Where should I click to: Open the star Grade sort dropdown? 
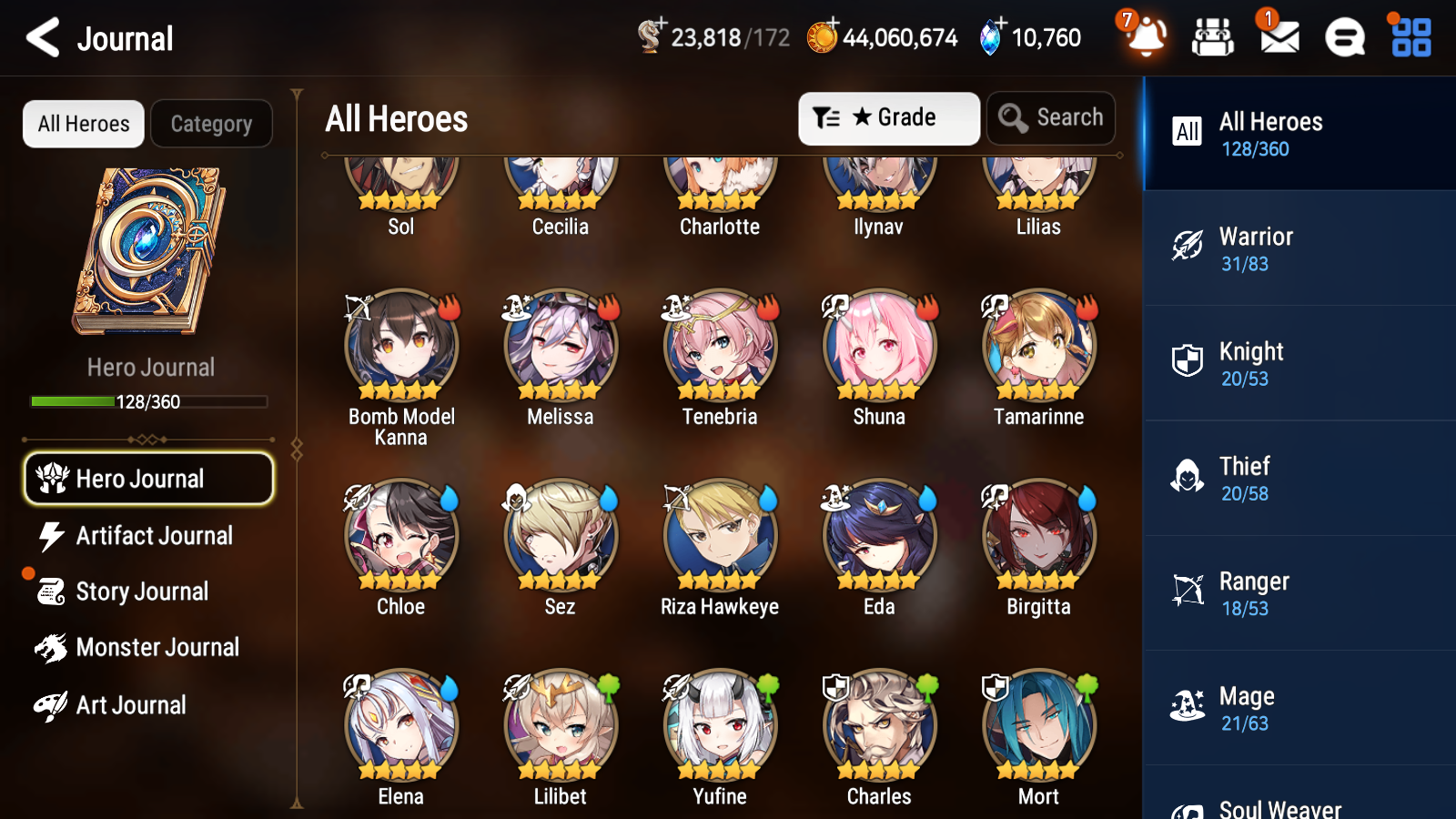888,117
